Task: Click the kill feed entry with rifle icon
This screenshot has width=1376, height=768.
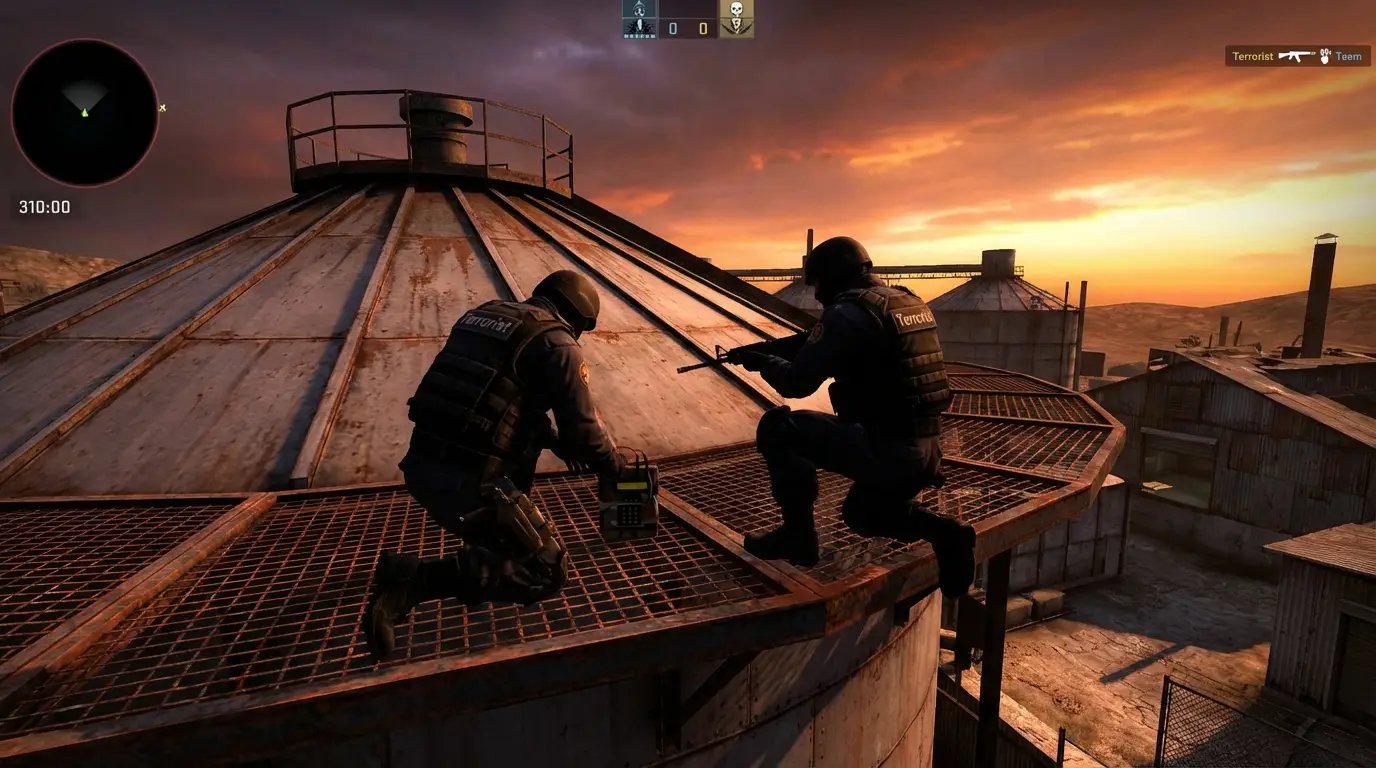Action: pyautogui.click(x=1296, y=56)
